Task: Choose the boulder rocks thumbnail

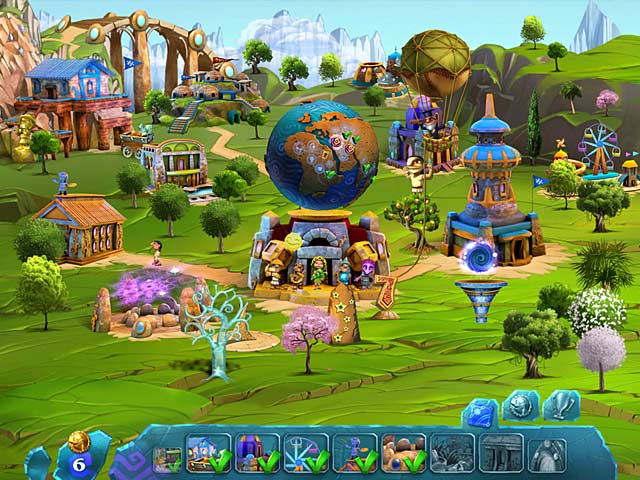Action: point(403,452)
